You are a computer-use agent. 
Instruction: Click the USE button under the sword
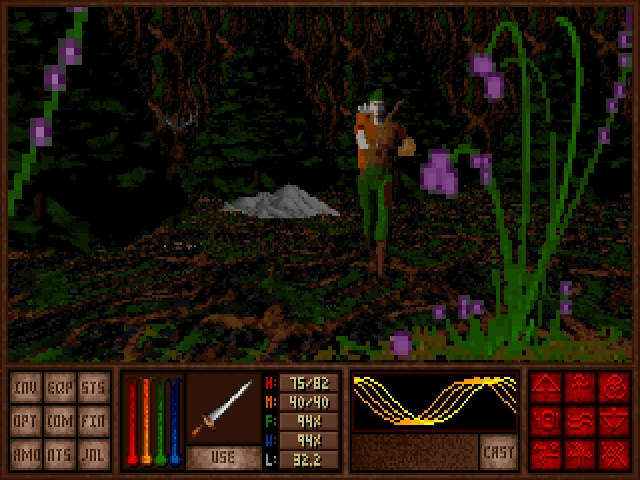tap(223, 458)
